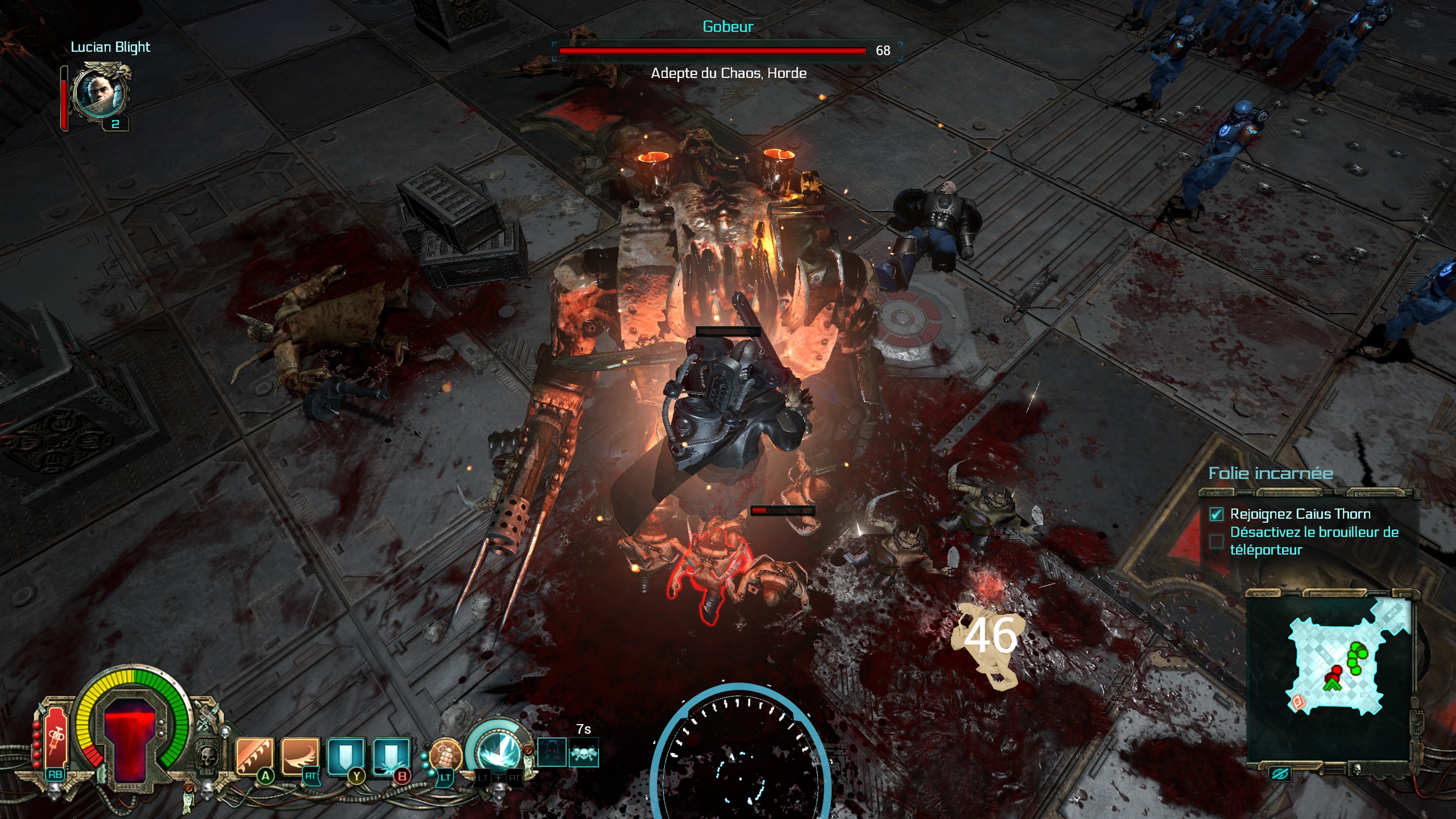
Task: Click the skull emblem plate beside the gauge
Action: (x=207, y=755)
